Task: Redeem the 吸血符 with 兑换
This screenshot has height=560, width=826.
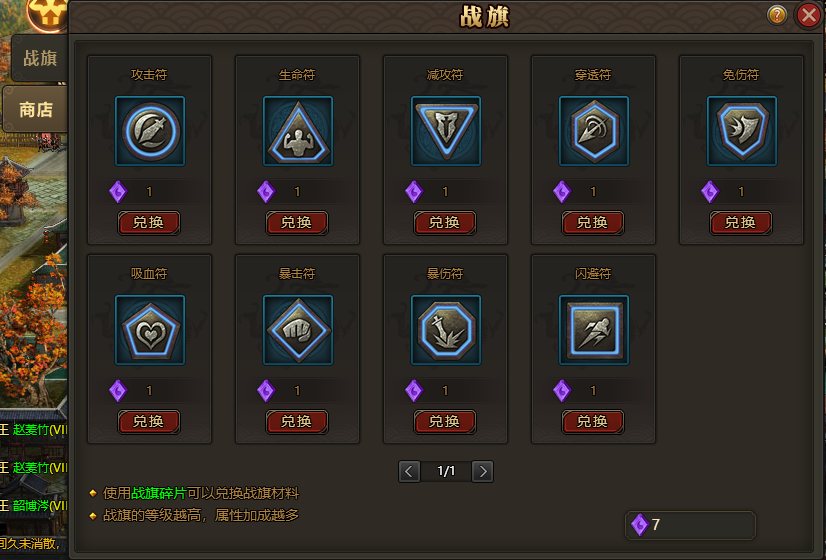Action: pyautogui.click(x=149, y=421)
